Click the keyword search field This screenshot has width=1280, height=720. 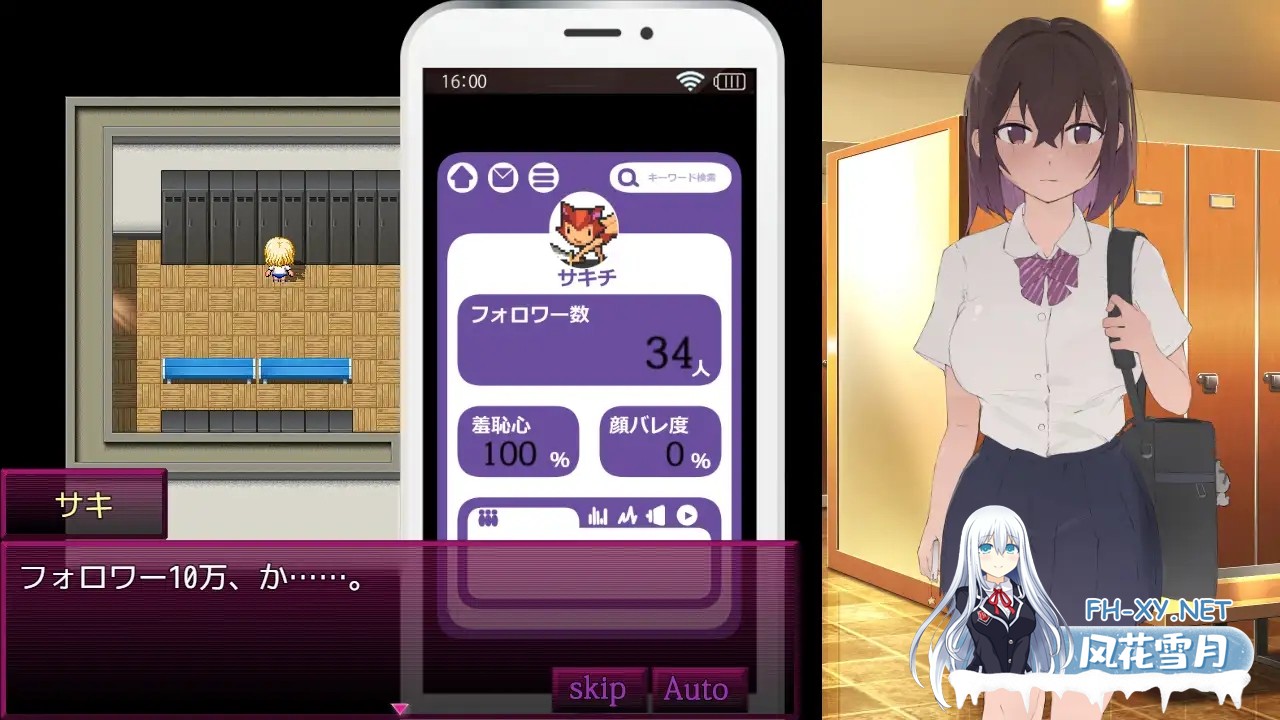tap(671, 178)
